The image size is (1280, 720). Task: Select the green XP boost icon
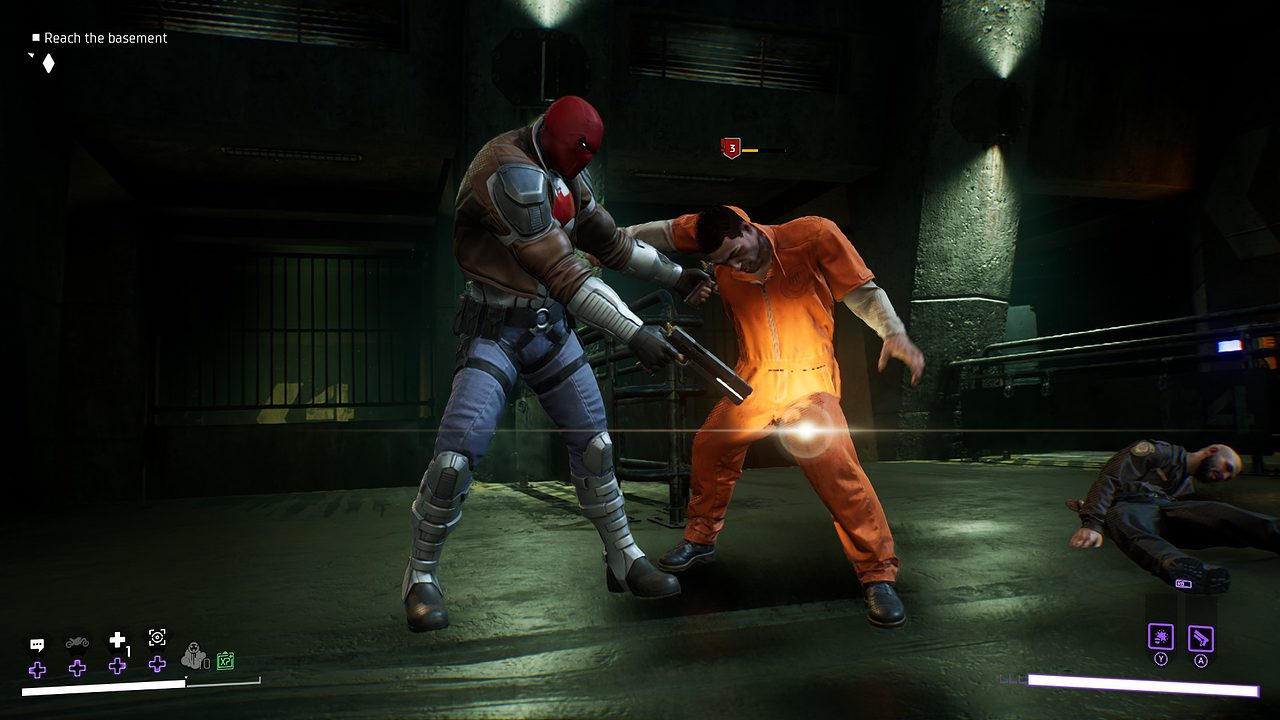tap(226, 660)
